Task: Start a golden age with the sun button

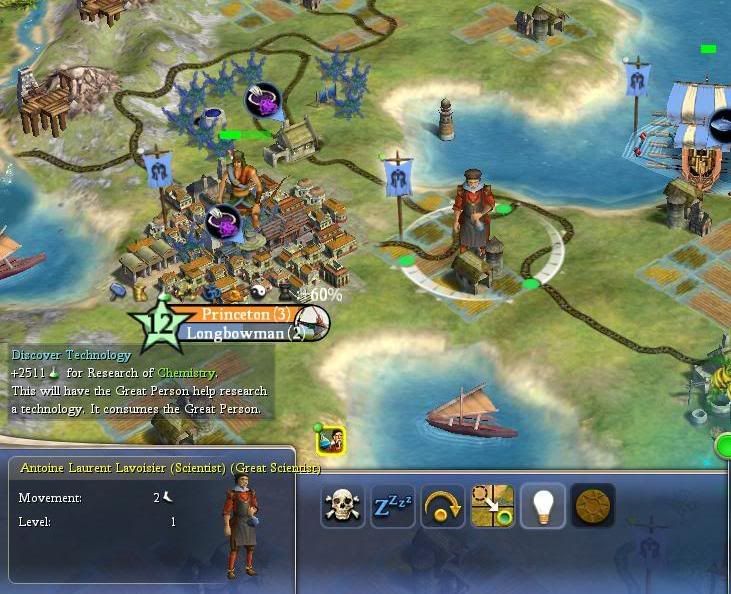Action: (593, 506)
